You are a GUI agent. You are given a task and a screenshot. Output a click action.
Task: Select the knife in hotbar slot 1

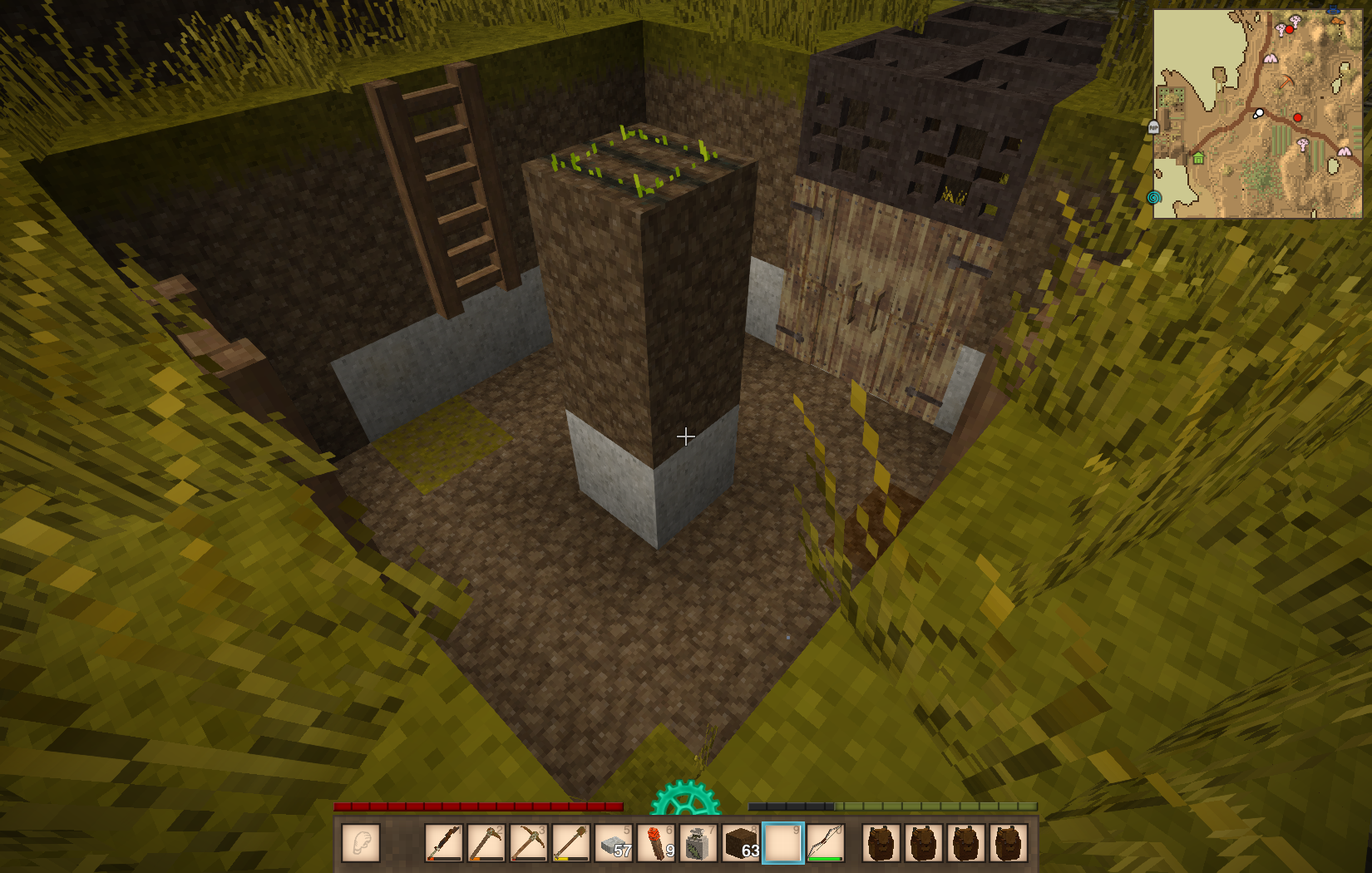click(444, 843)
